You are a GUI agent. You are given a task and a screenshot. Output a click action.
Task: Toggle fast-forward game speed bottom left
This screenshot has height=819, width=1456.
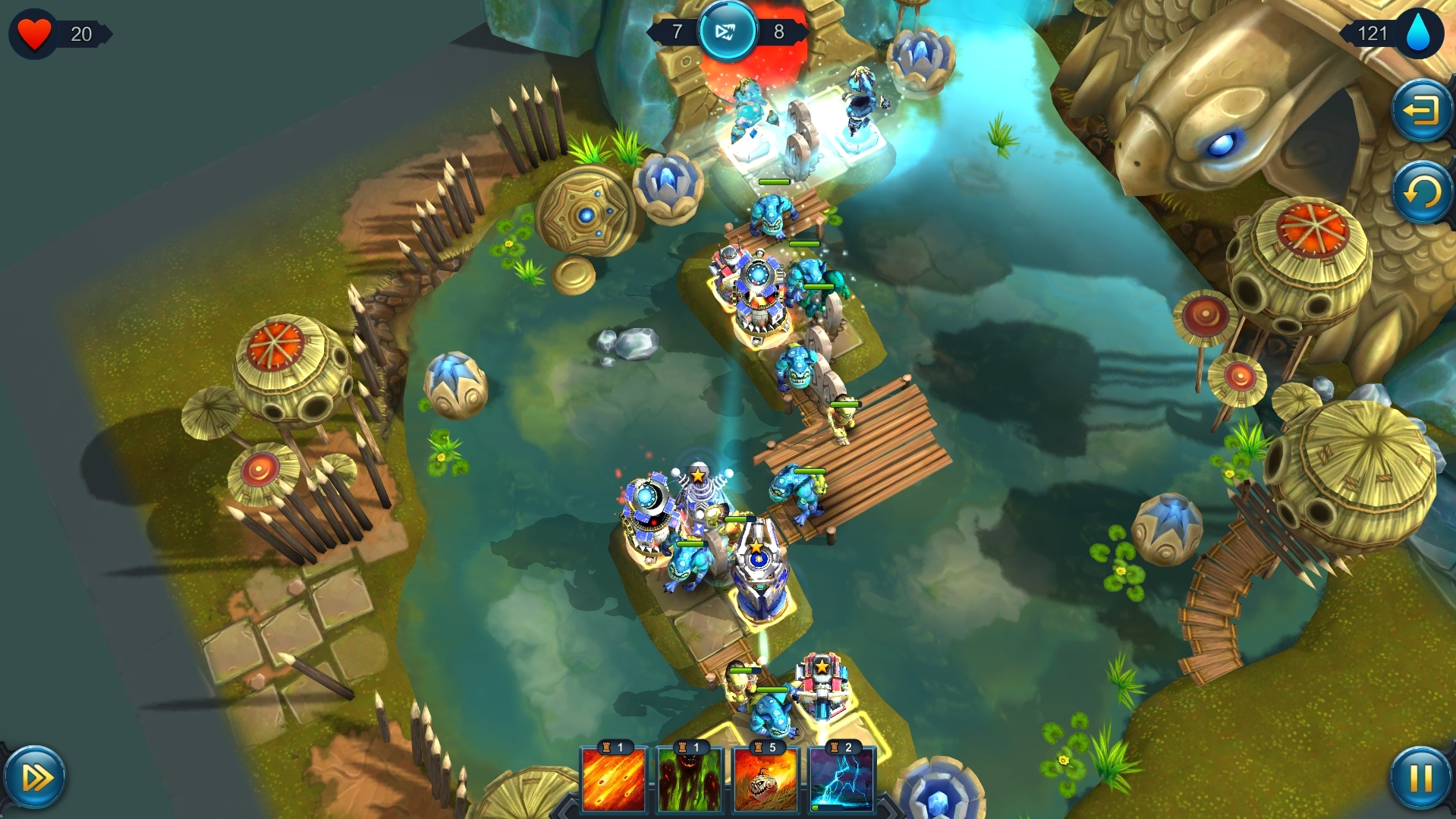(36, 779)
